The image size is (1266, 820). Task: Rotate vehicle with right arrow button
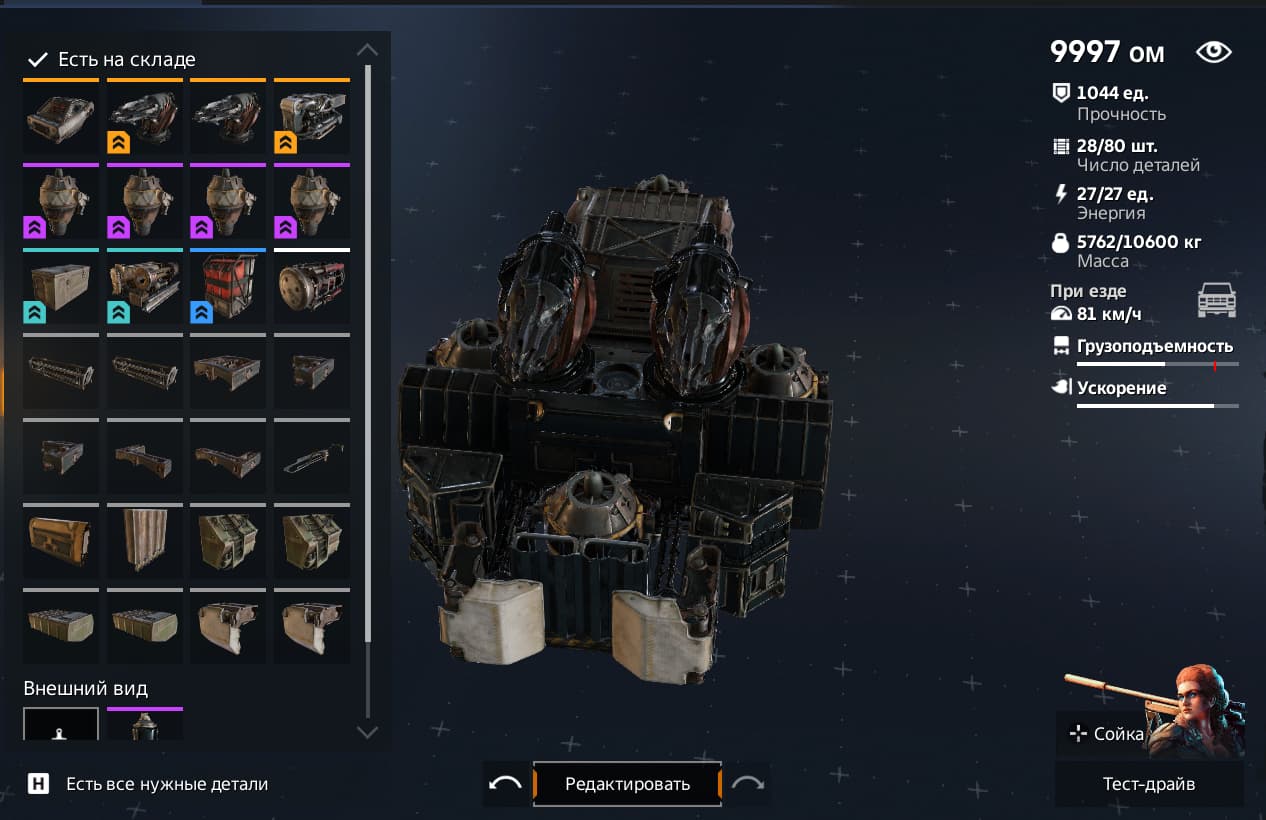(x=748, y=784)
